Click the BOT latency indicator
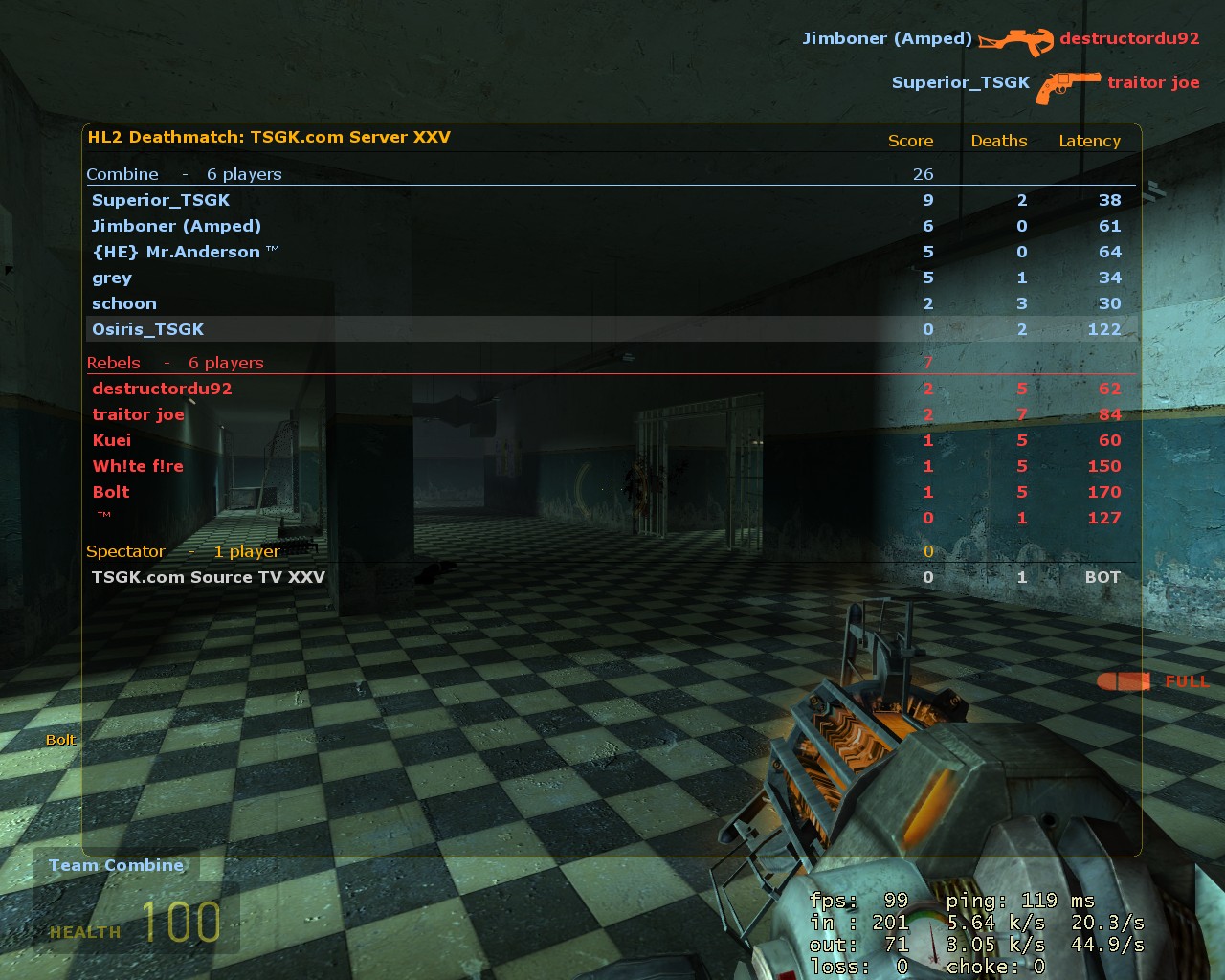The height and width of the screenshot is (980, 1225). pyautogui.click(x=1102, y=577)
